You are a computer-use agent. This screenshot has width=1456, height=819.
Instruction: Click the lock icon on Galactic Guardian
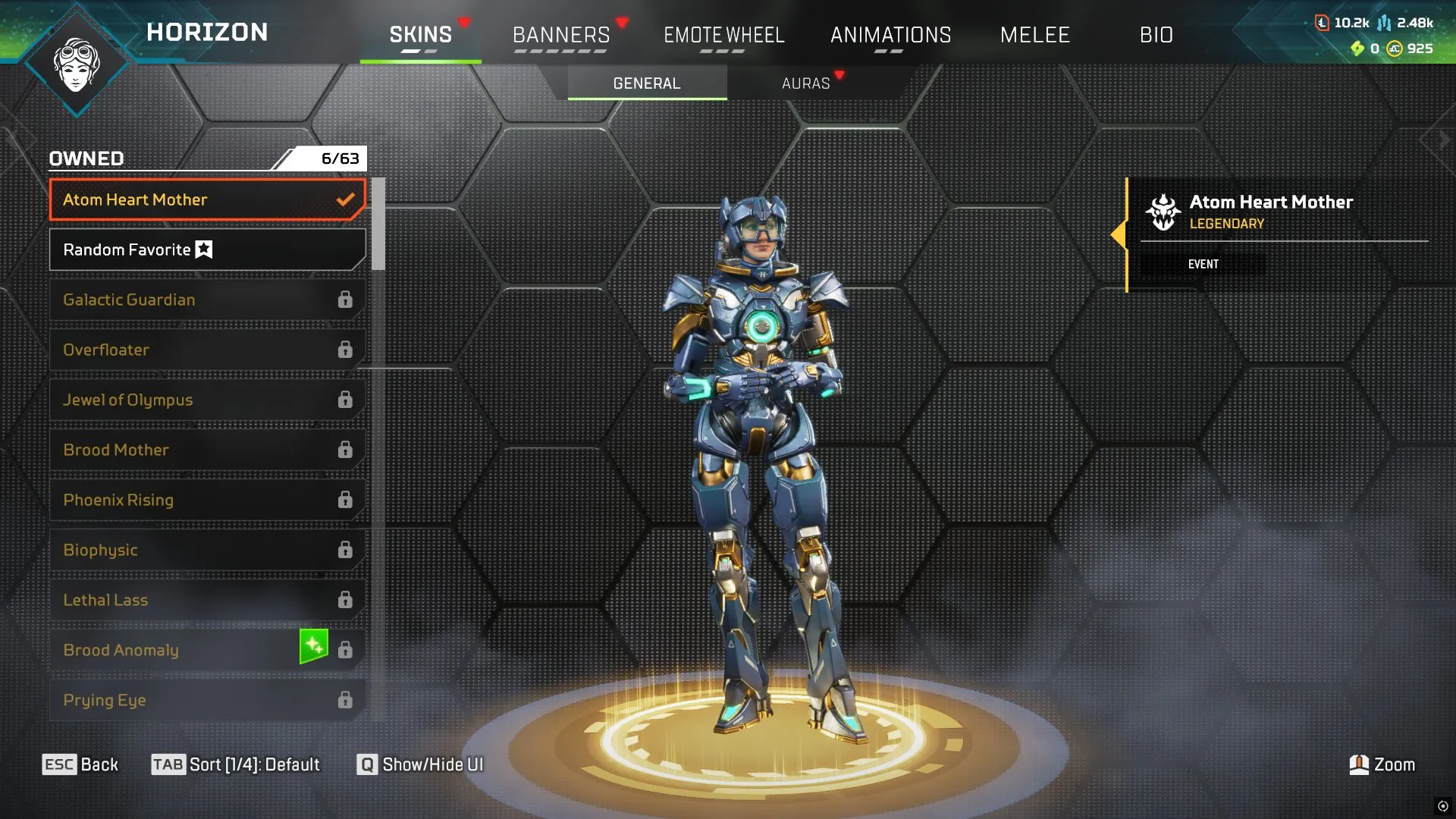pos(346,300)
